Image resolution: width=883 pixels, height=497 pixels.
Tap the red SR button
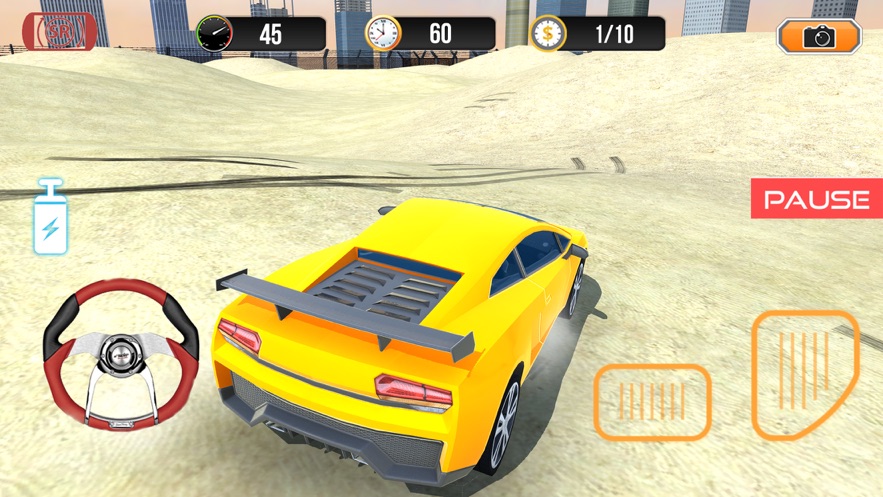pos(59,32)
